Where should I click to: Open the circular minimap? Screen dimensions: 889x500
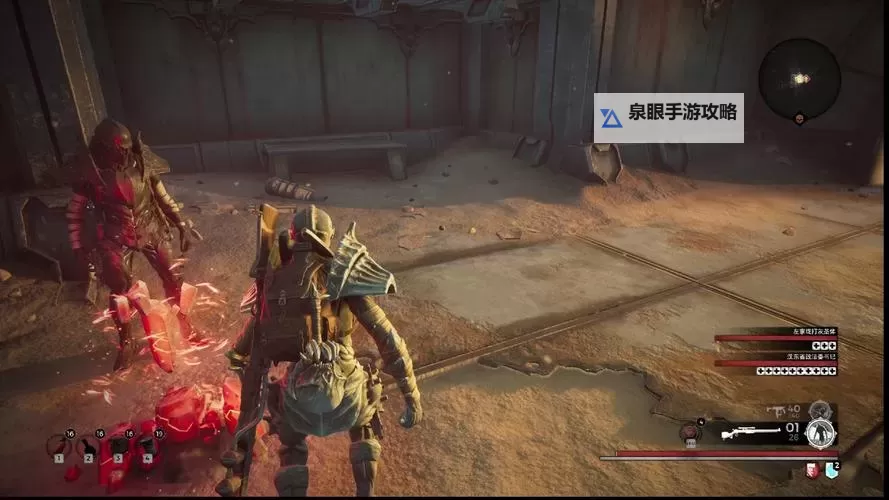pos(799,78)
